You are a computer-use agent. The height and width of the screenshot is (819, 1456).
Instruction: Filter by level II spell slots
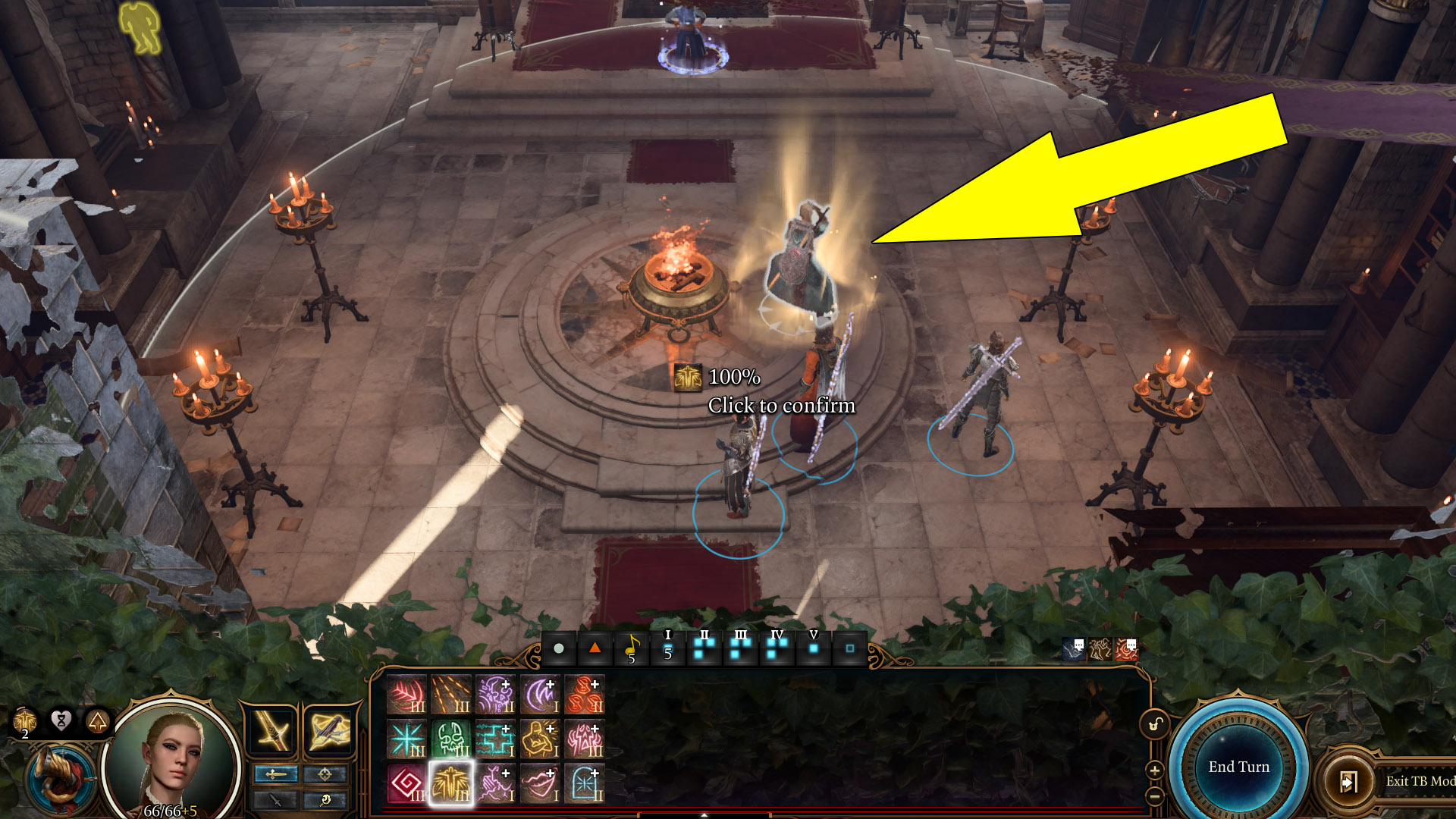(x=704, y=648)
